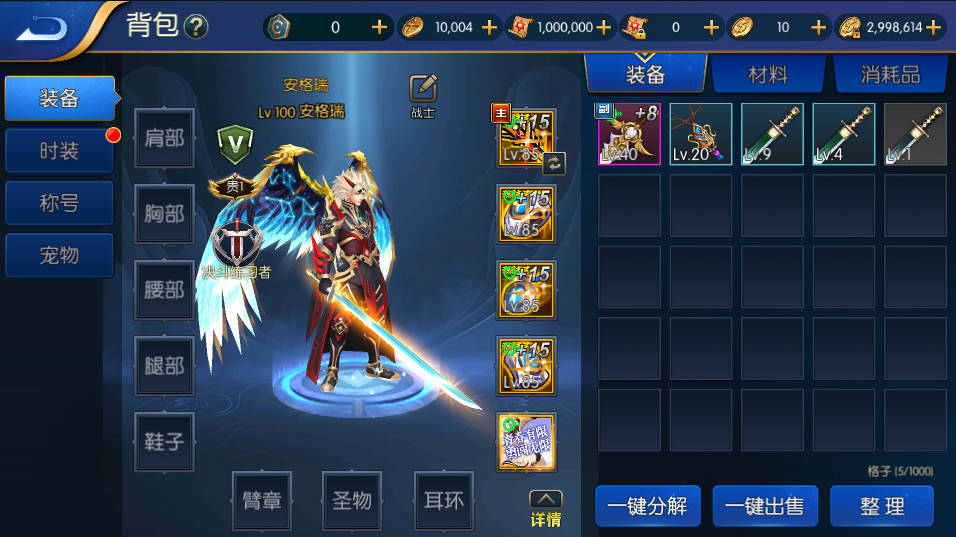Edit the character name with pencil icon
This screenshot has width=956, height=537.
[423, 89]
